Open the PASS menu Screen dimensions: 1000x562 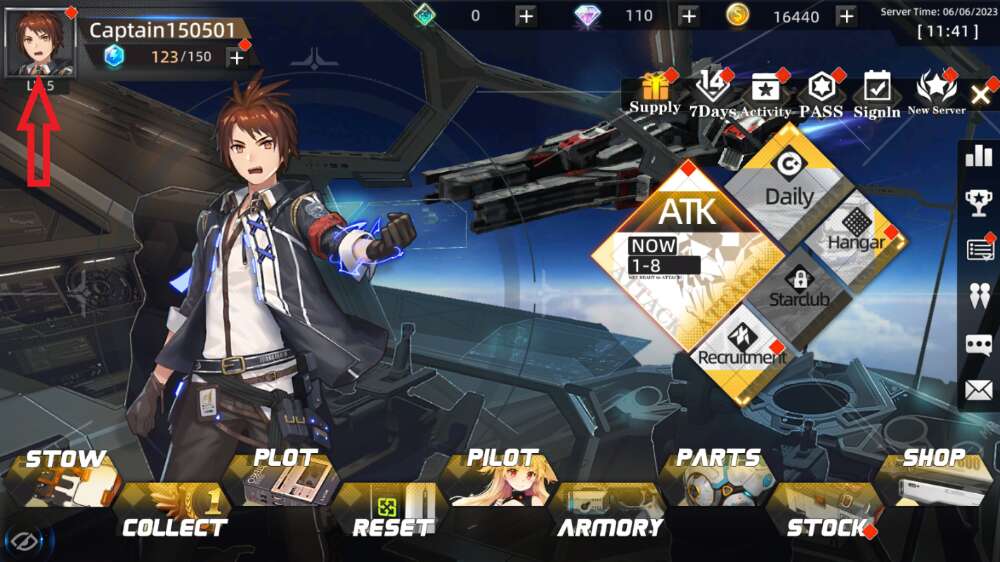[x=821, y=94]
